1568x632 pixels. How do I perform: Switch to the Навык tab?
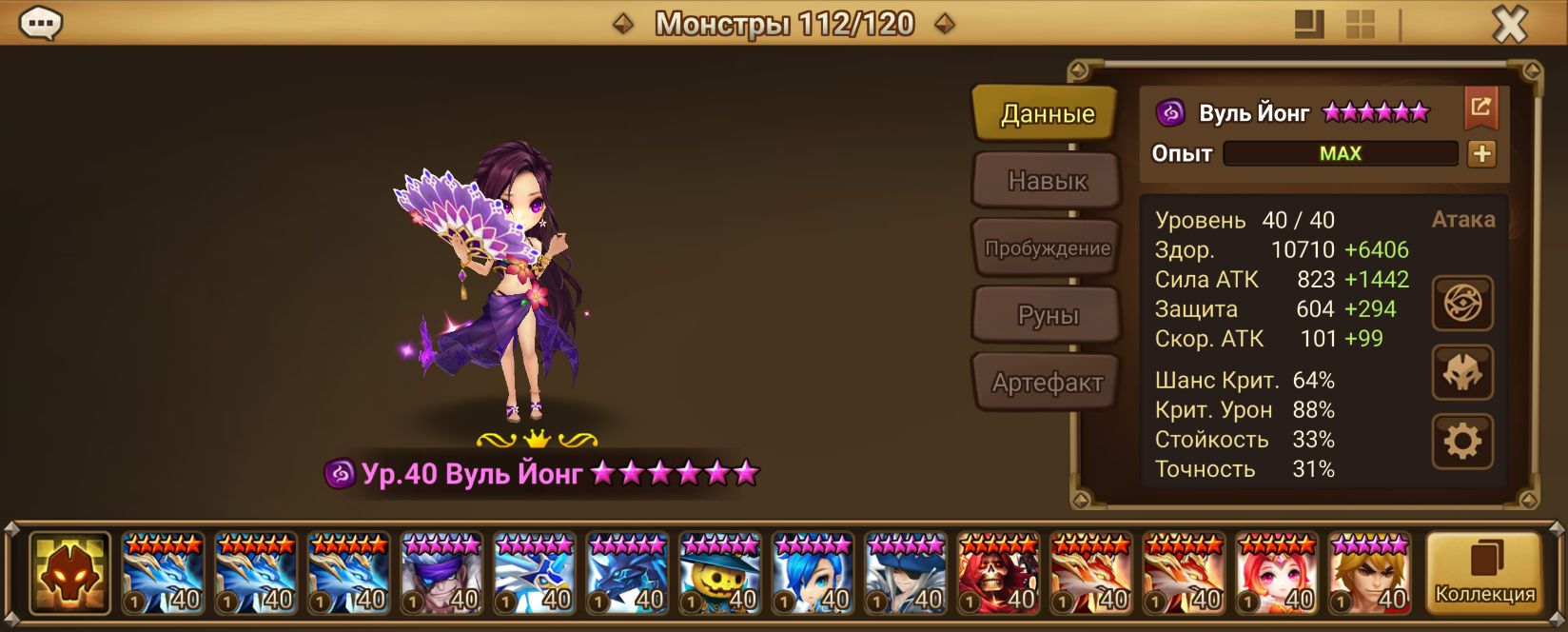click(1047, 181)
